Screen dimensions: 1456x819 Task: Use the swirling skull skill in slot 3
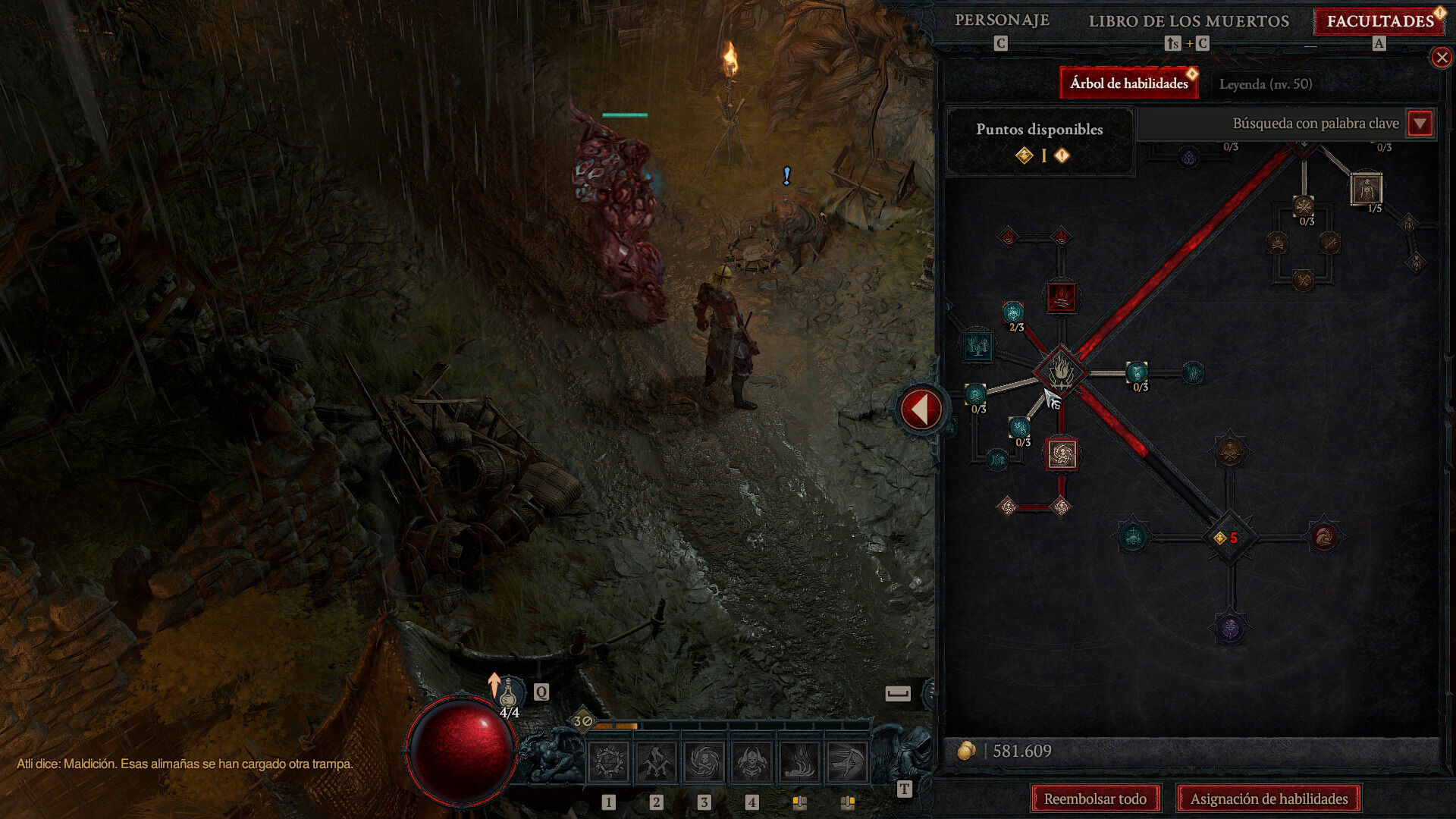click(704, 762)
